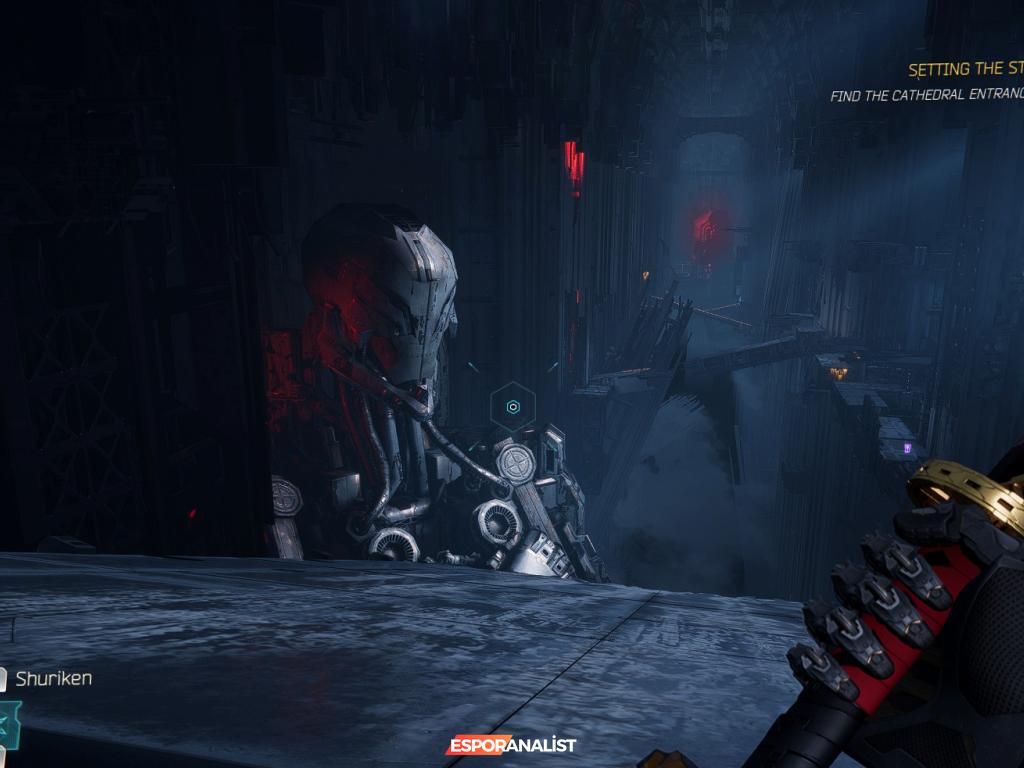Screen dimensions: 1024x768
Task: Click the hexagonal grapple point marker
Action: coord(513,407)
